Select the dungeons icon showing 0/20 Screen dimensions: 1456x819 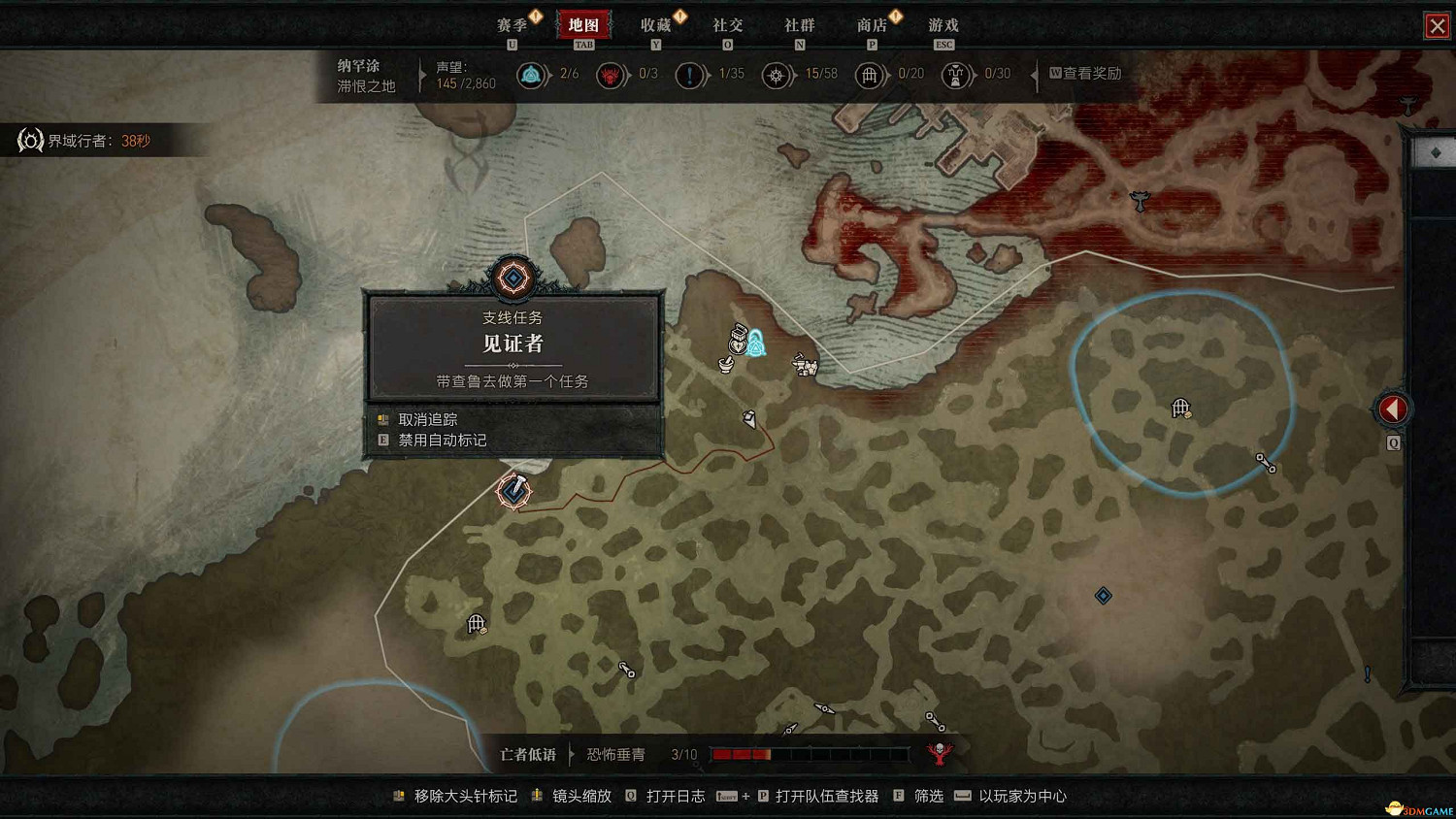[871, 75]
